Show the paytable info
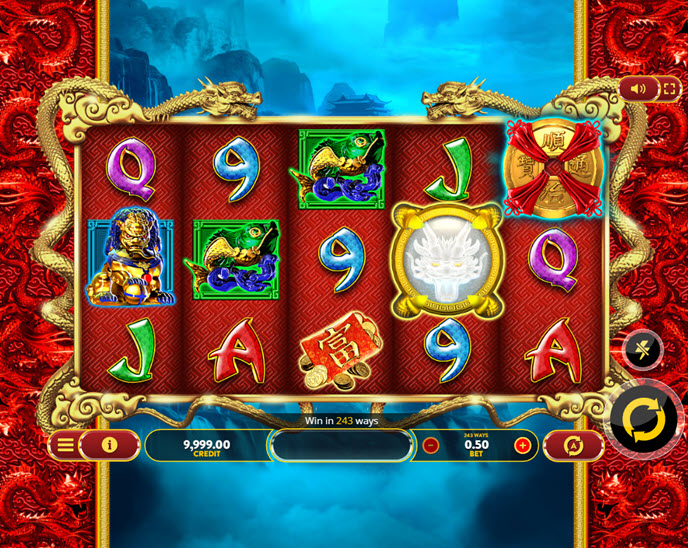Viewport: 688px width, 548px height. (x=110, y=445)
